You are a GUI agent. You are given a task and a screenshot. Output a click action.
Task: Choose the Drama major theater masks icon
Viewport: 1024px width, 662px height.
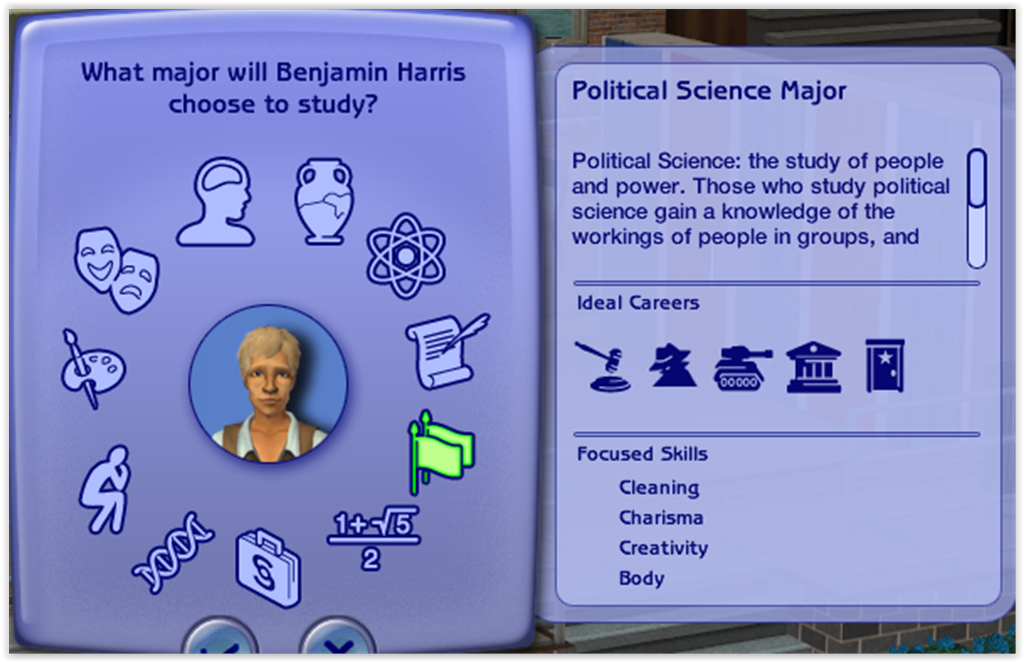[x=116, y=268]
